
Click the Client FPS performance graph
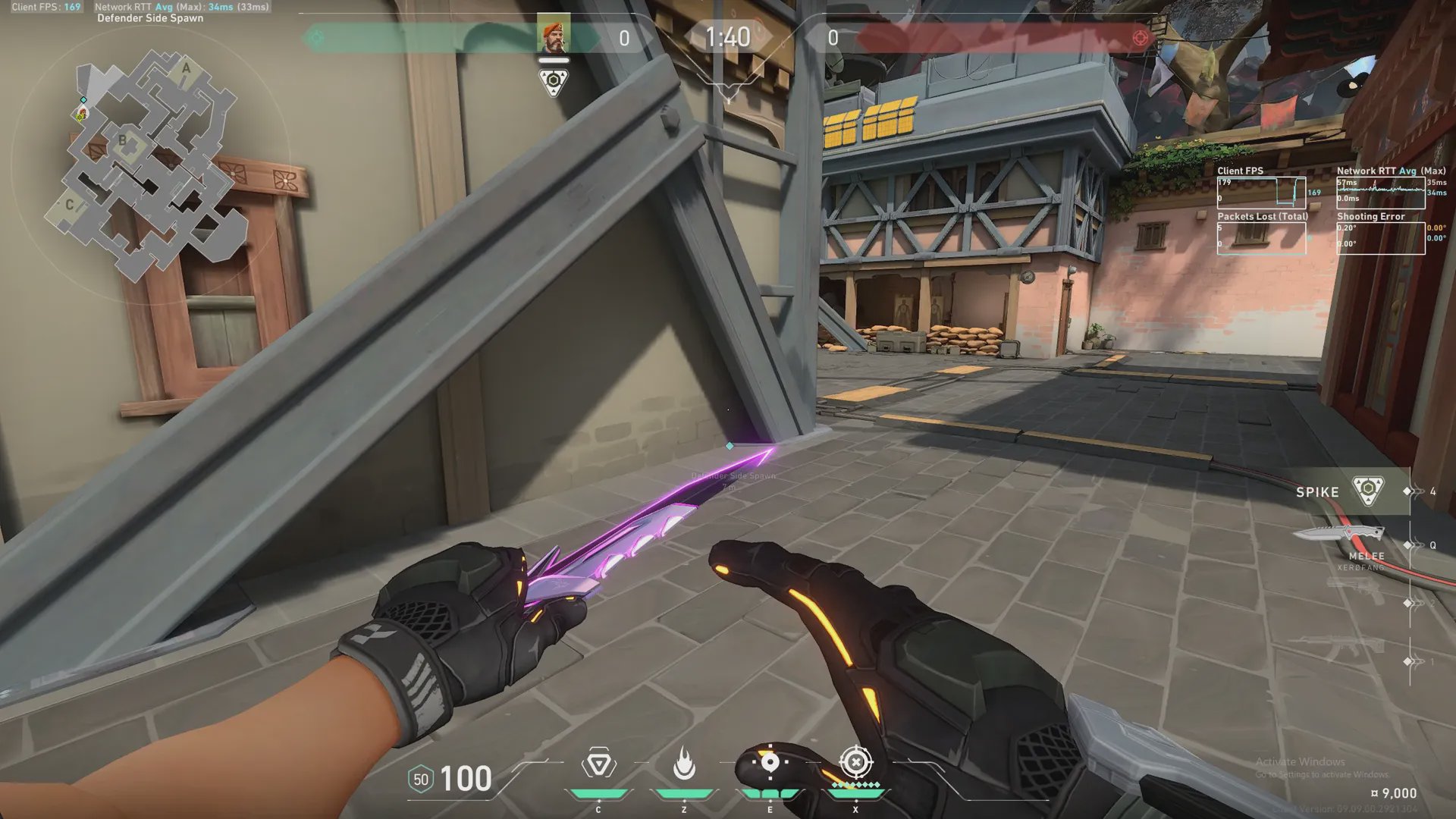click(x=1261, y=193)
